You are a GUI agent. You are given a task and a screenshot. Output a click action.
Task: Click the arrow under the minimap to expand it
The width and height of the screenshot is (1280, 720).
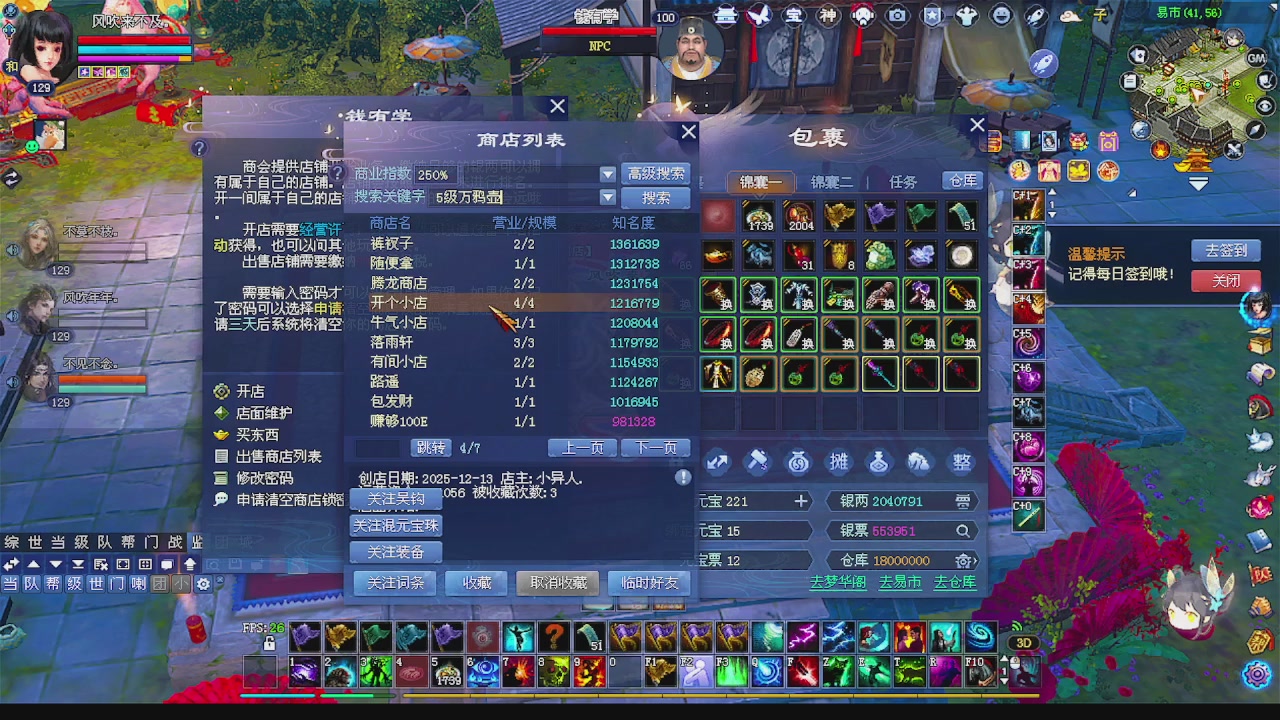[x=1197, y=183]
